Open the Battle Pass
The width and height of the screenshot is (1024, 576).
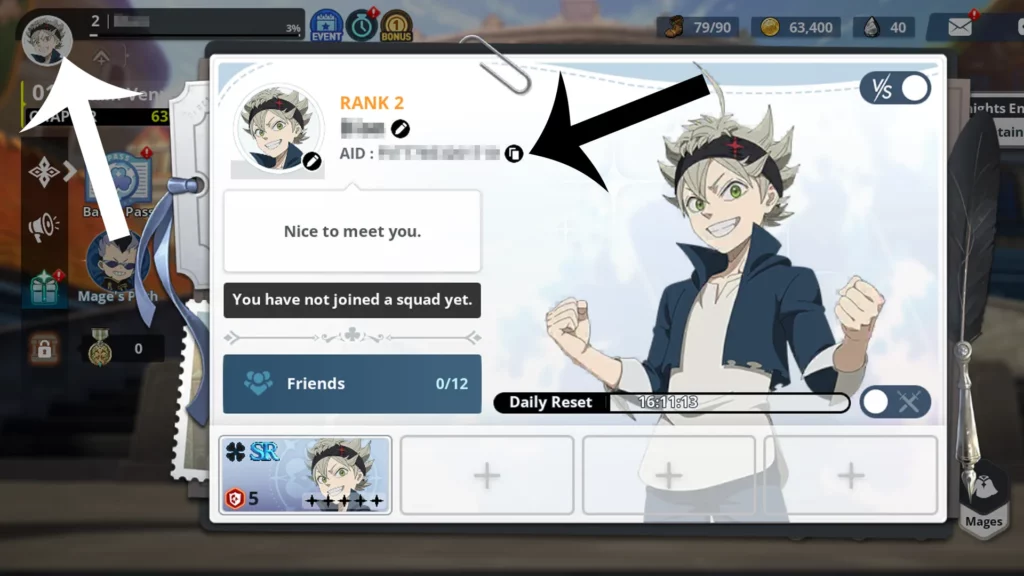[118, 180]
